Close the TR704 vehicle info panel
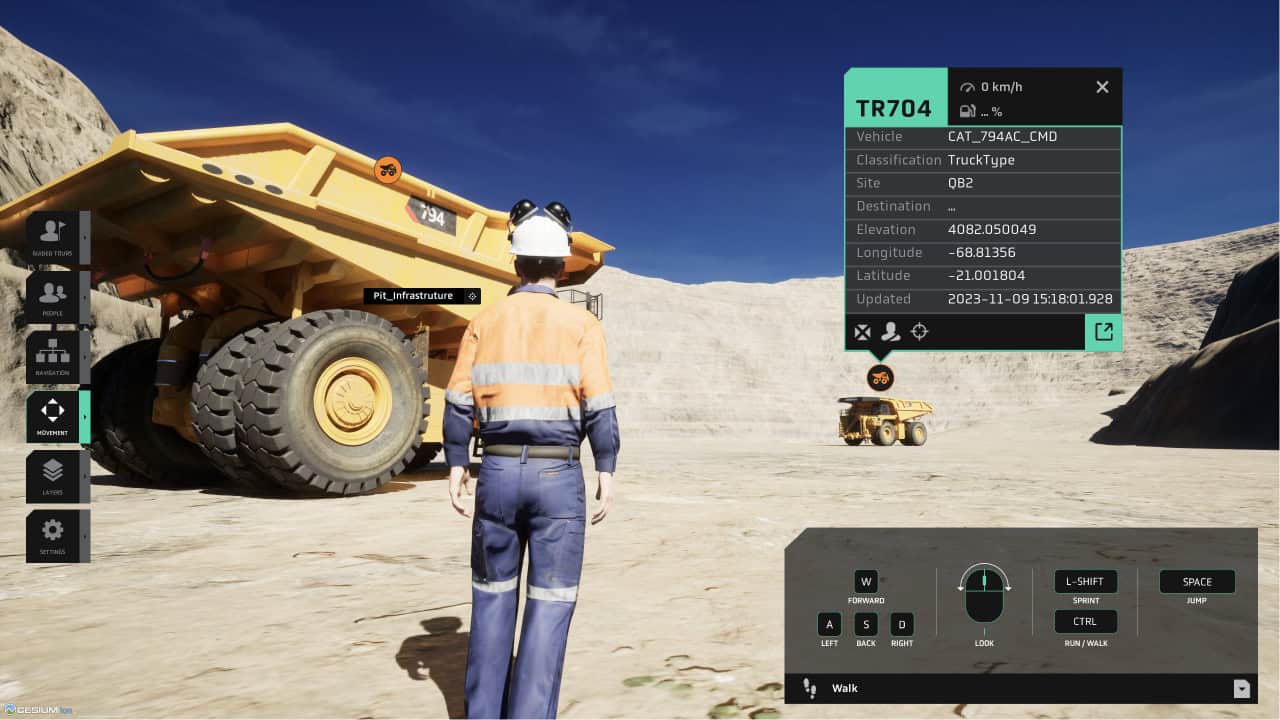 click(1102, 87)
